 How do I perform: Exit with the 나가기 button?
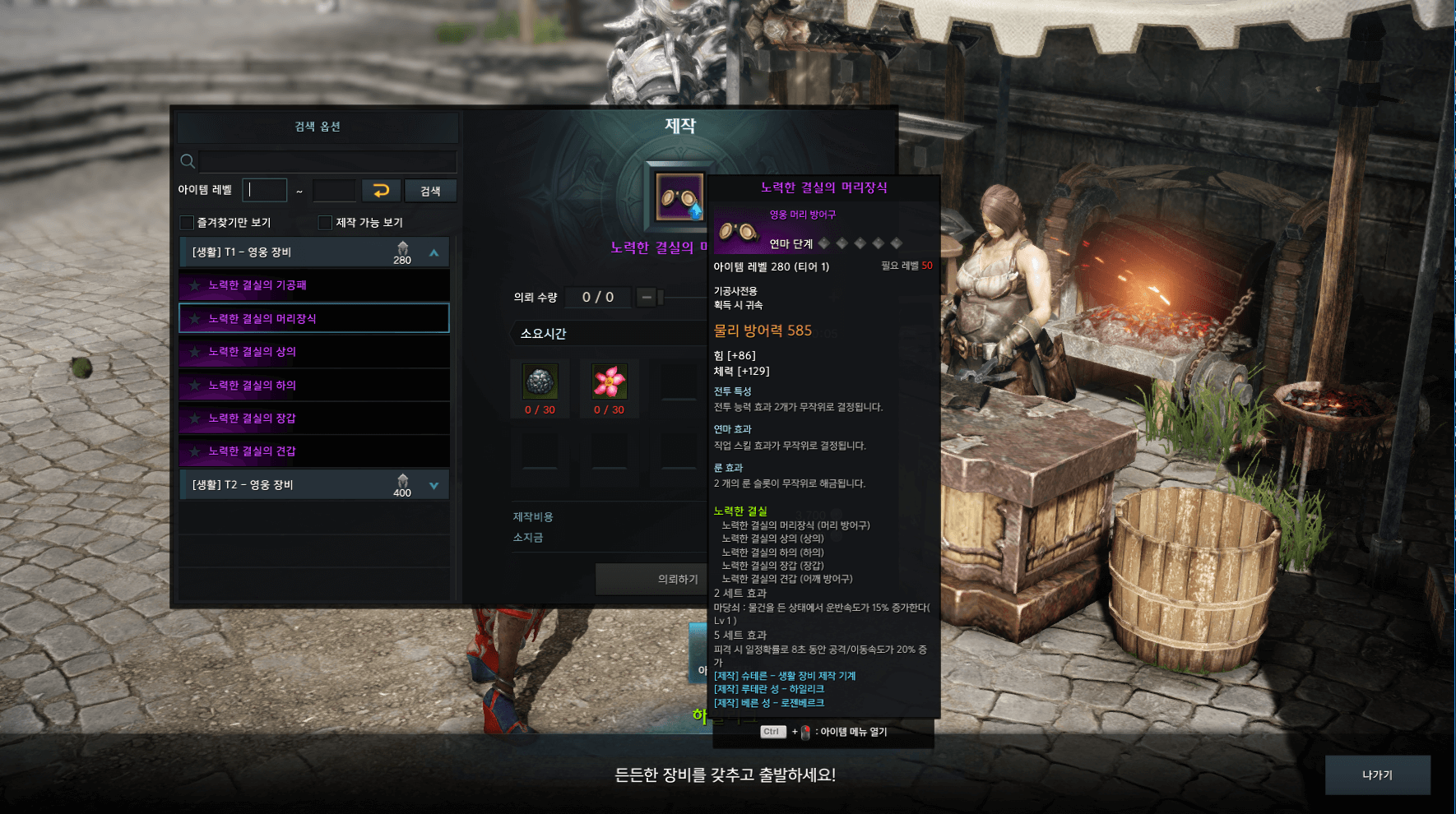coord(1377,775)
